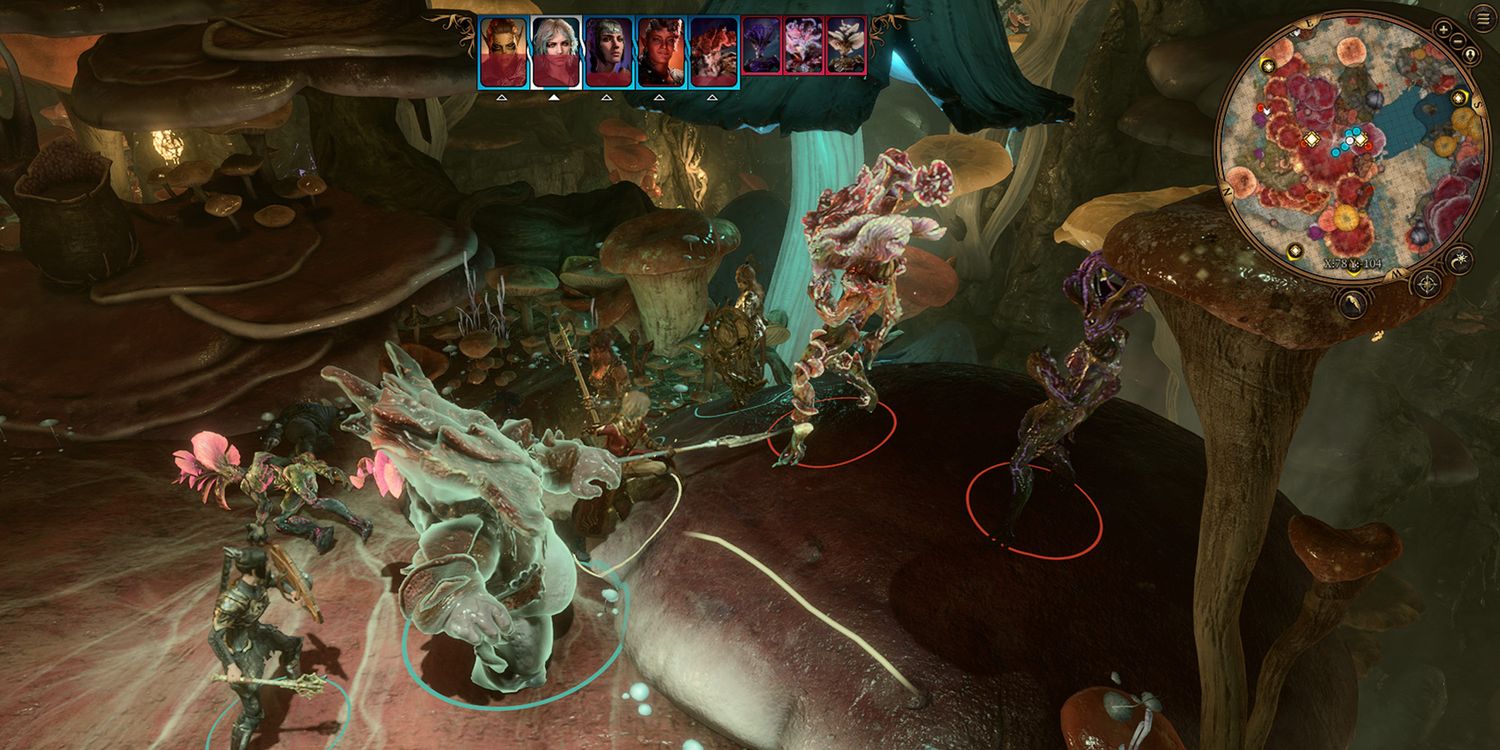Image resolution: width=1500 pixels, height=750 pixels.
Task: Target the dark purple fungus enemy portrait
Action: tap(762, 45)
